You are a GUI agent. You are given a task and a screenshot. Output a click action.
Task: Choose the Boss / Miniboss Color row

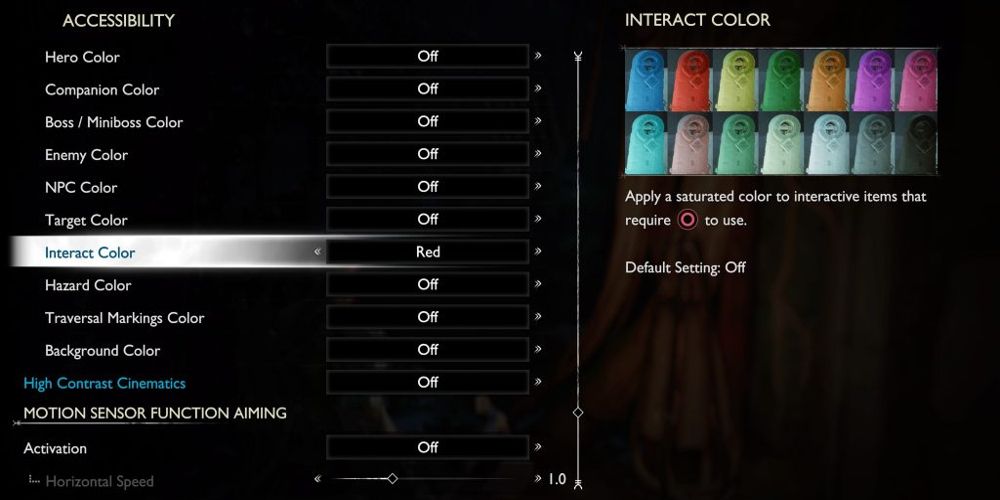(114, 122)
